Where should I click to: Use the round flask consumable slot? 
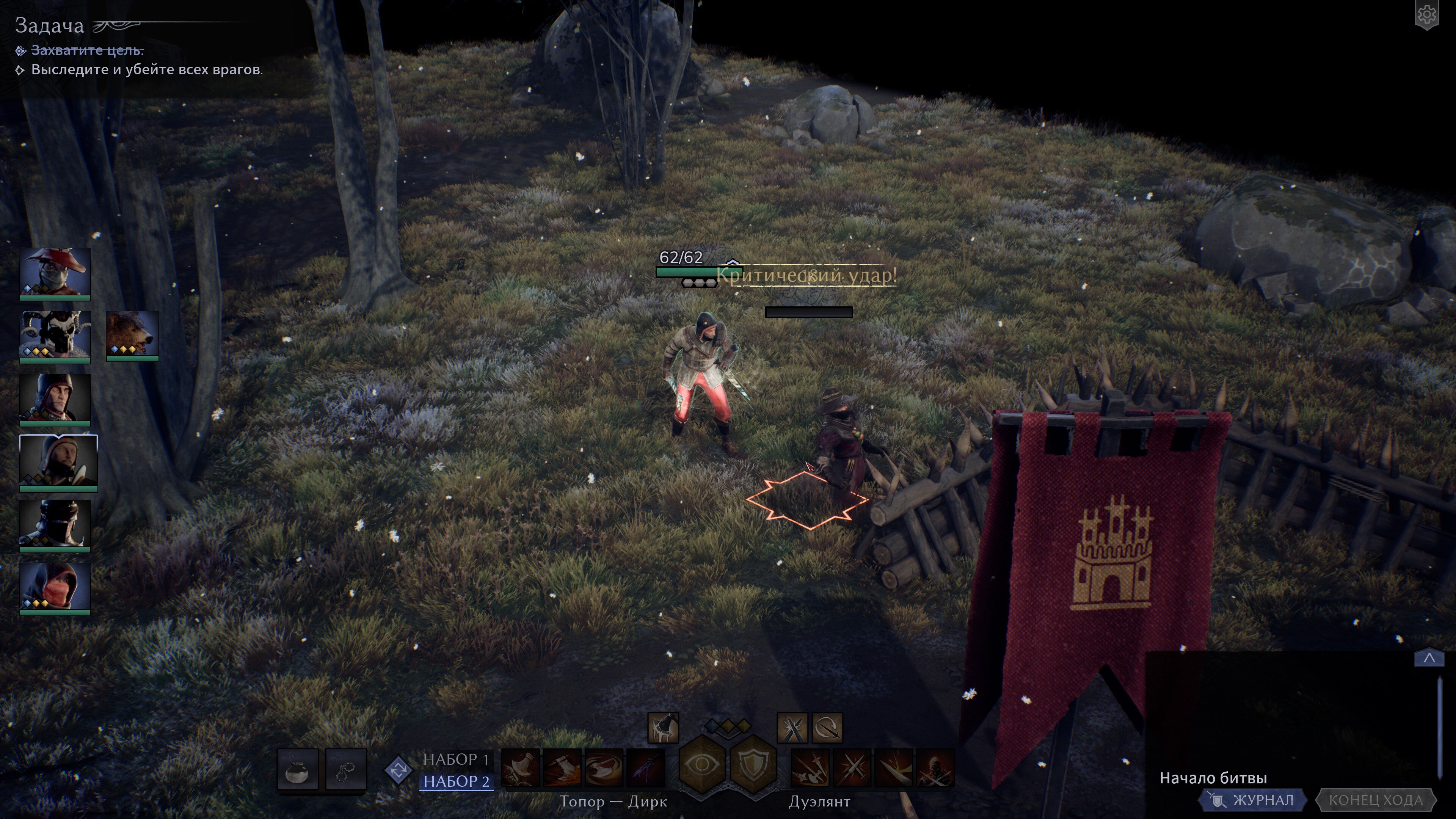(297, 770)
